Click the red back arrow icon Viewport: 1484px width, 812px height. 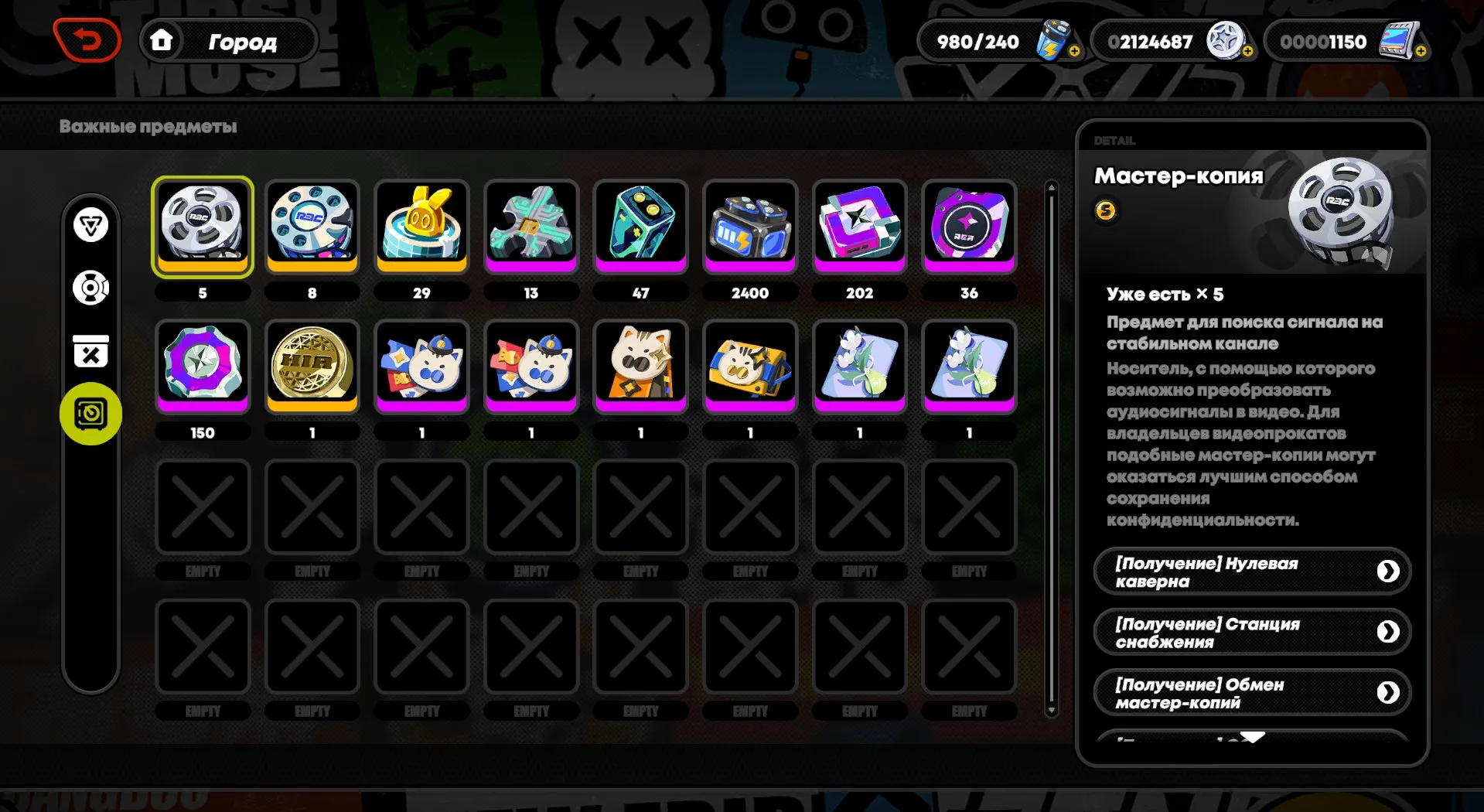pyautogui.click(x=87, y=39)
